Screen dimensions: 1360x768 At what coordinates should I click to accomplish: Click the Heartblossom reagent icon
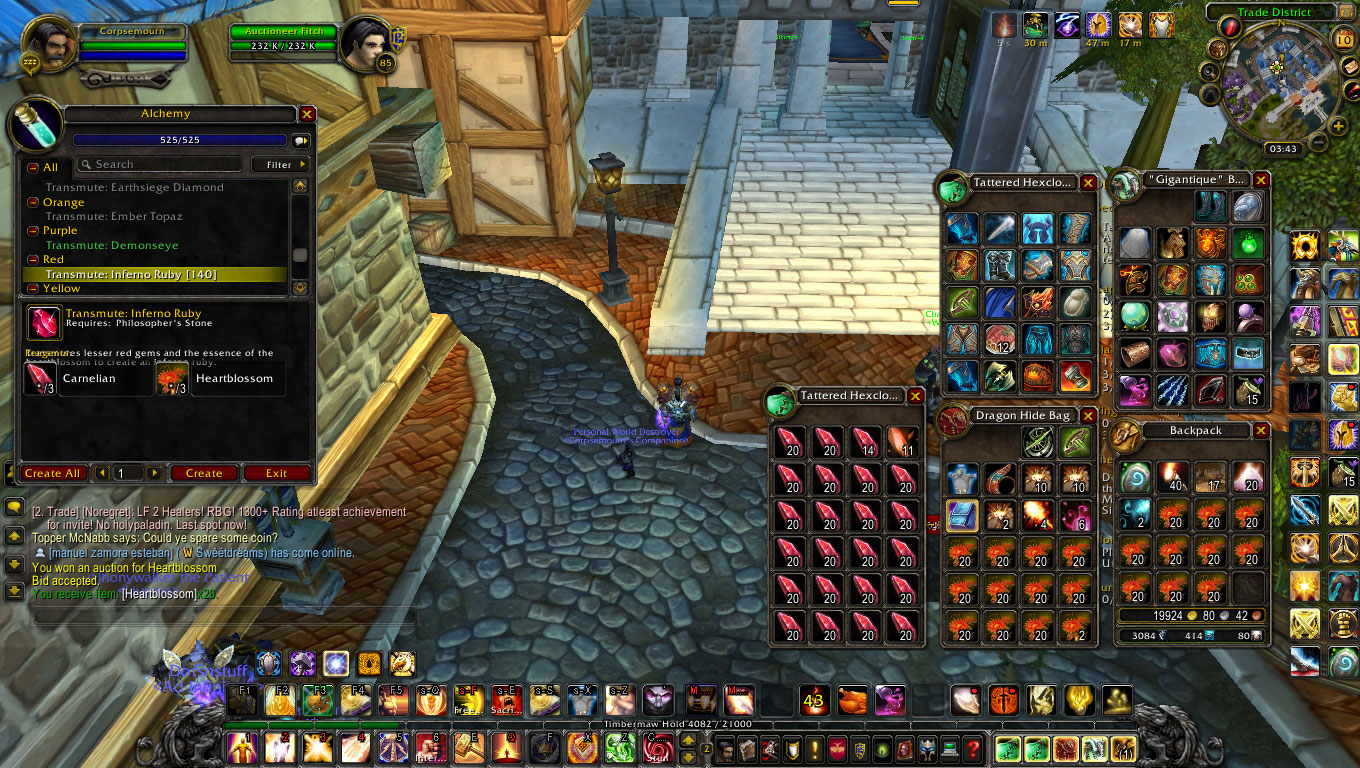click(x=172, y=378)
